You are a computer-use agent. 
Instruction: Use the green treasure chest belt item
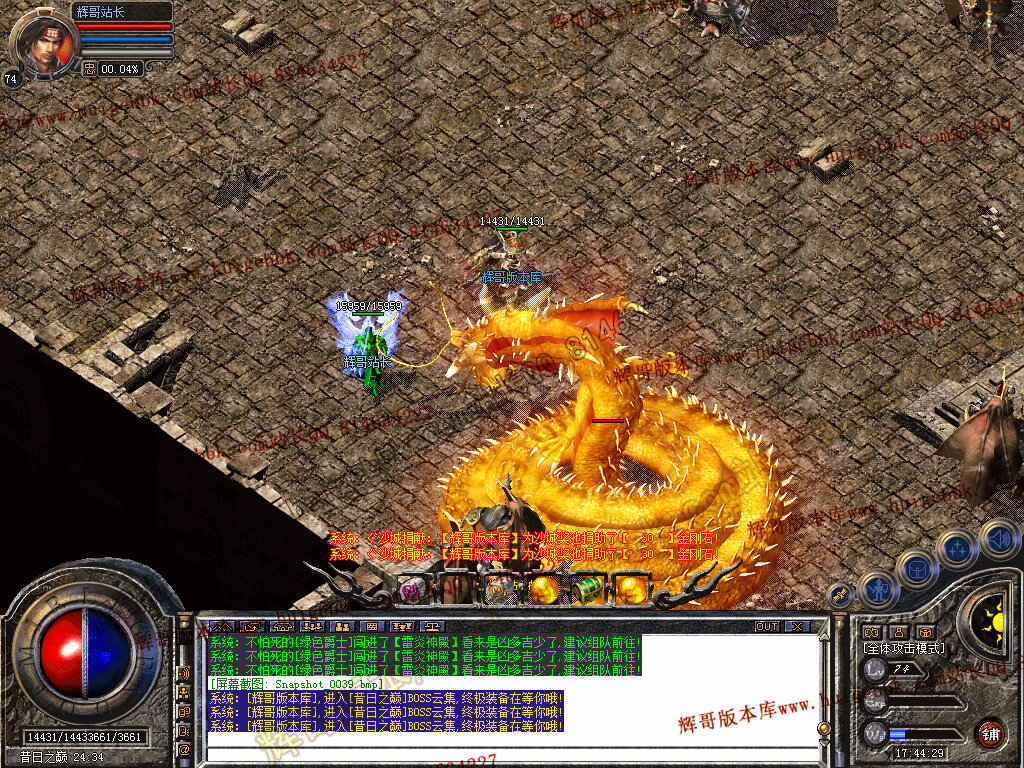[x=589, y=589]
